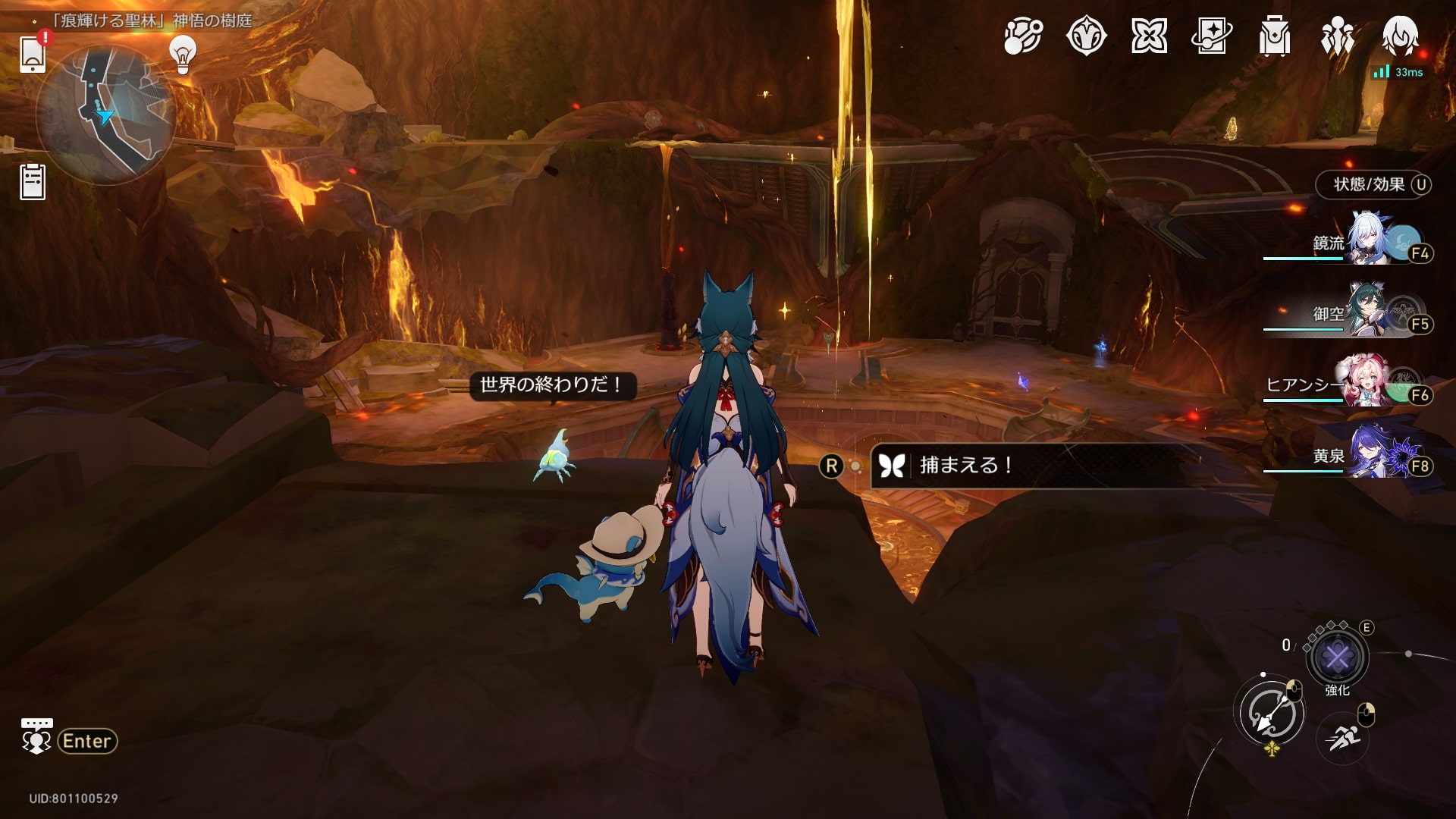Open the four-point star warp icon
This screenshot has width=1456, height=819.
coord(1149,36)
